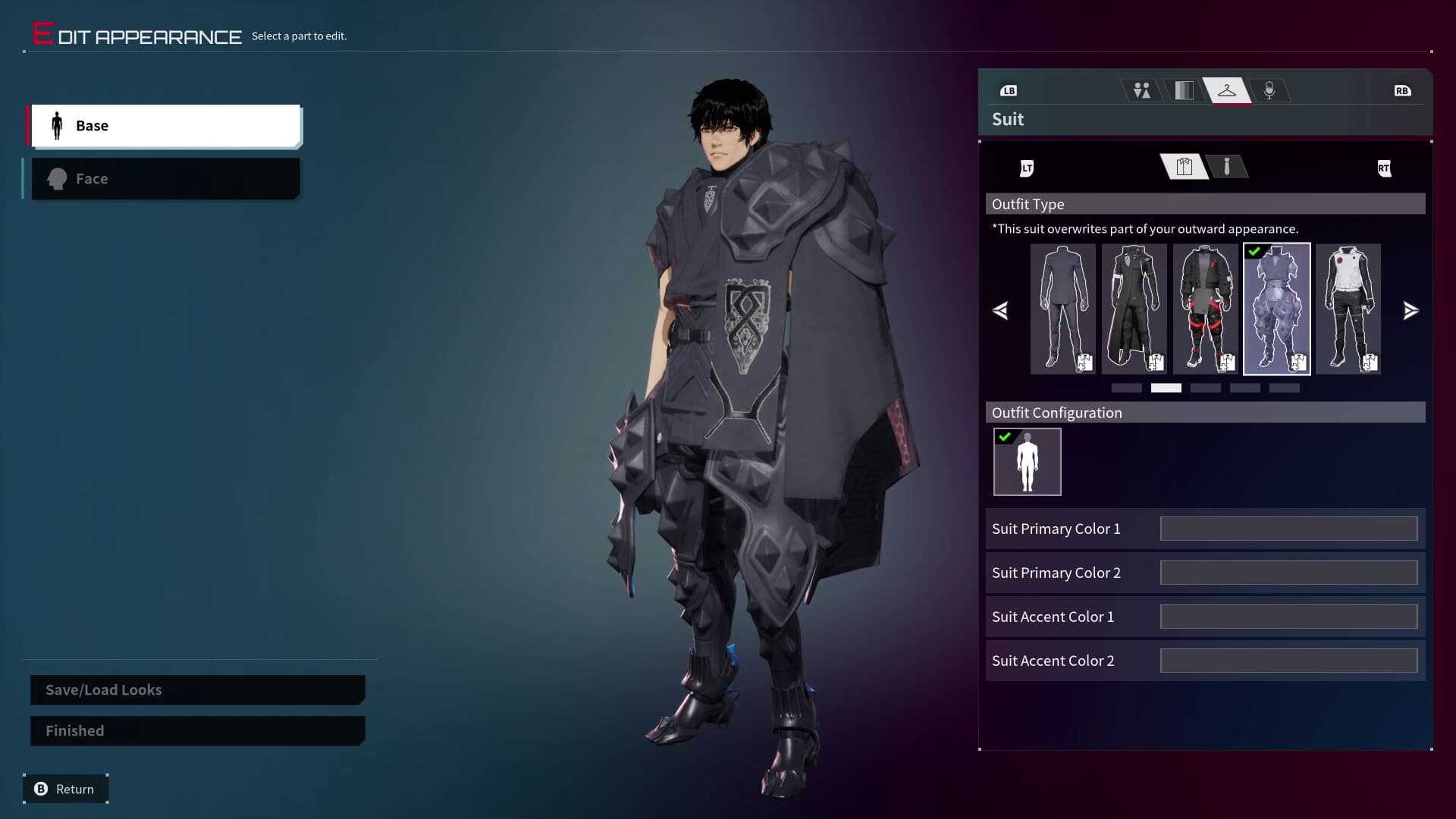Image resolution: width=1456 pixels, height=819 pixels.
Task: Click the Finished button
Action: click(x=196, y=730)
